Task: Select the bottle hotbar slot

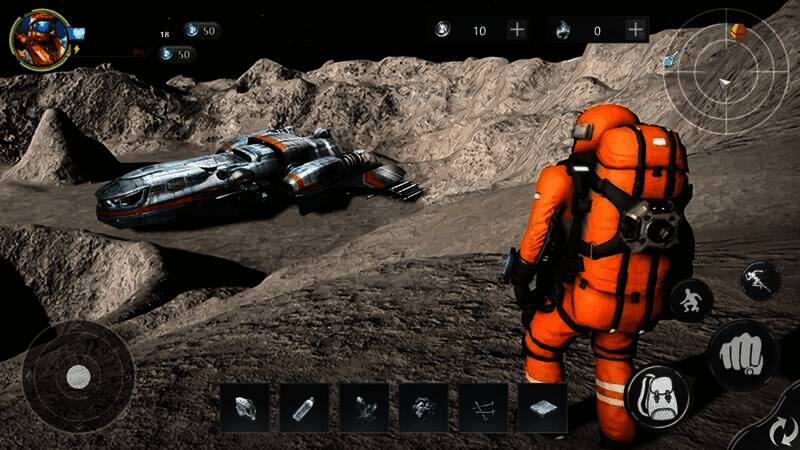Action: click(304, 408)
